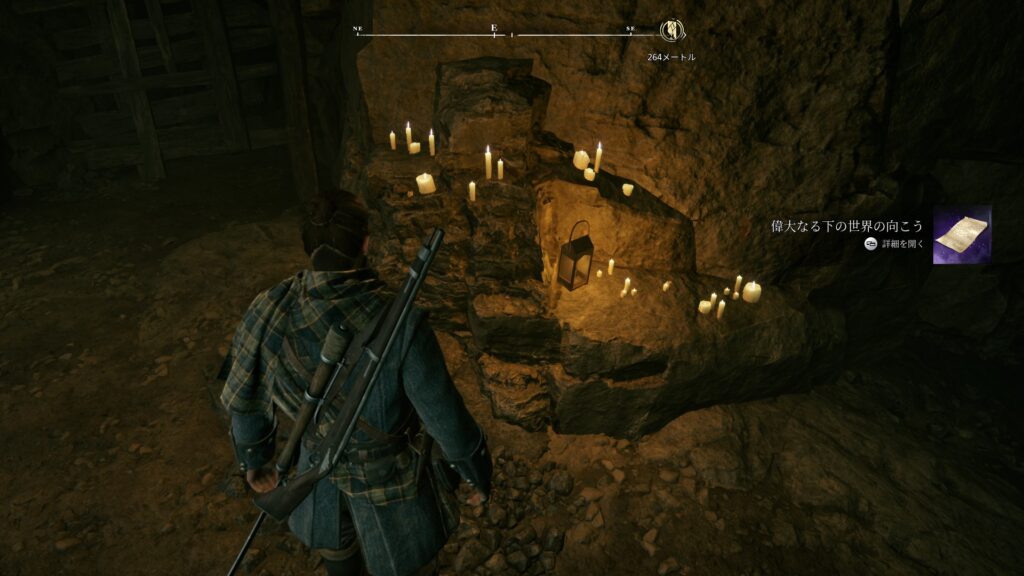Click the compass bar heading strip
This screenshot has height=576, width=1024.
[494, 32]
